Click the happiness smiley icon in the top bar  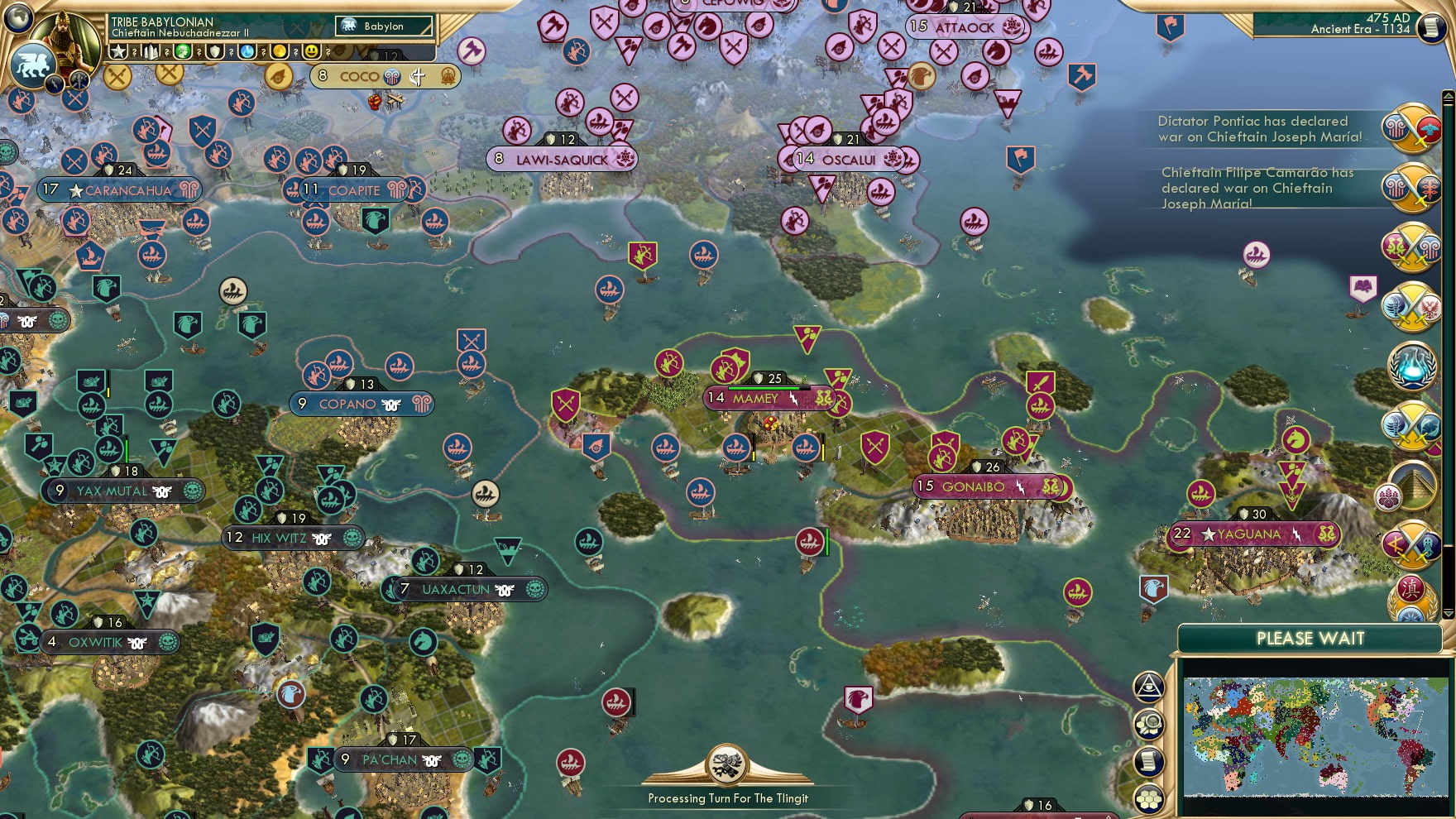pyautogui.click(x=311, y=51)
